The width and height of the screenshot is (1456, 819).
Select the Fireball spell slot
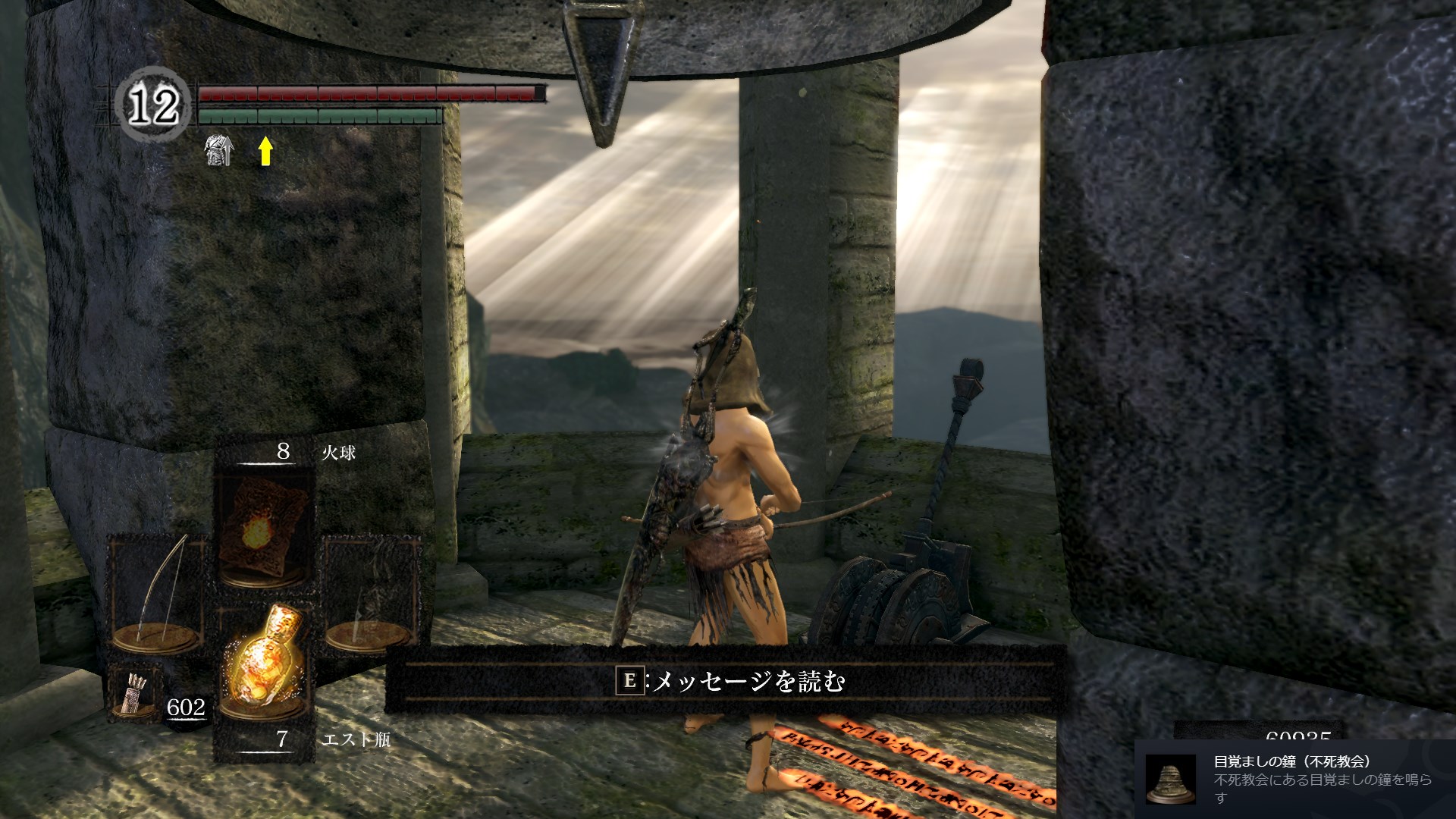tap(264, 526)
